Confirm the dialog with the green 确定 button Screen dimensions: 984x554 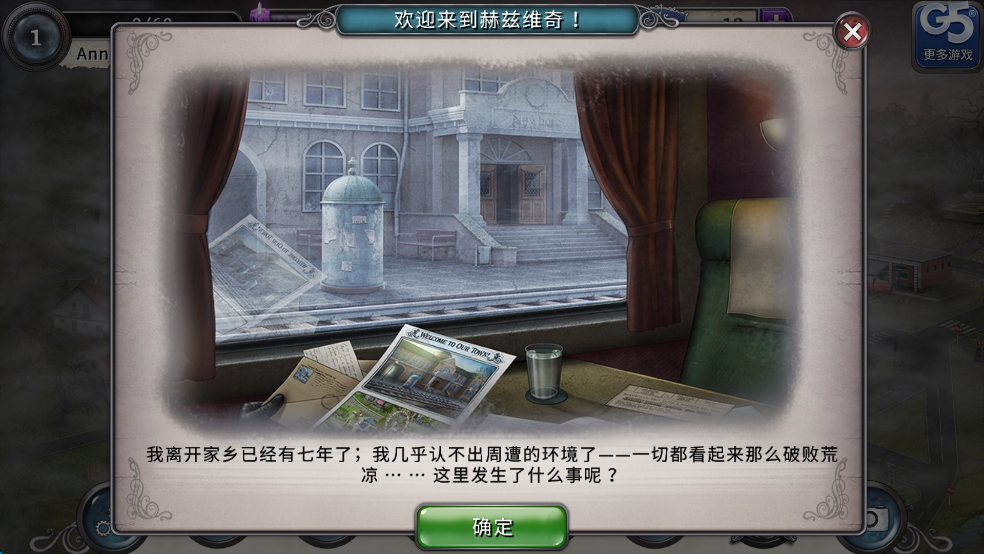(491, 526)
